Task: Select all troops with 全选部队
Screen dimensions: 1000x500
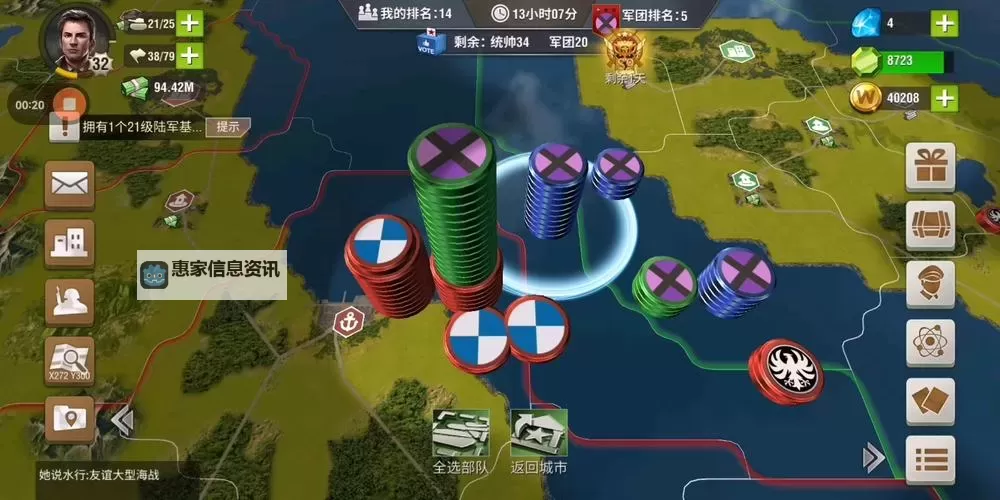Action: pos(460,441)
